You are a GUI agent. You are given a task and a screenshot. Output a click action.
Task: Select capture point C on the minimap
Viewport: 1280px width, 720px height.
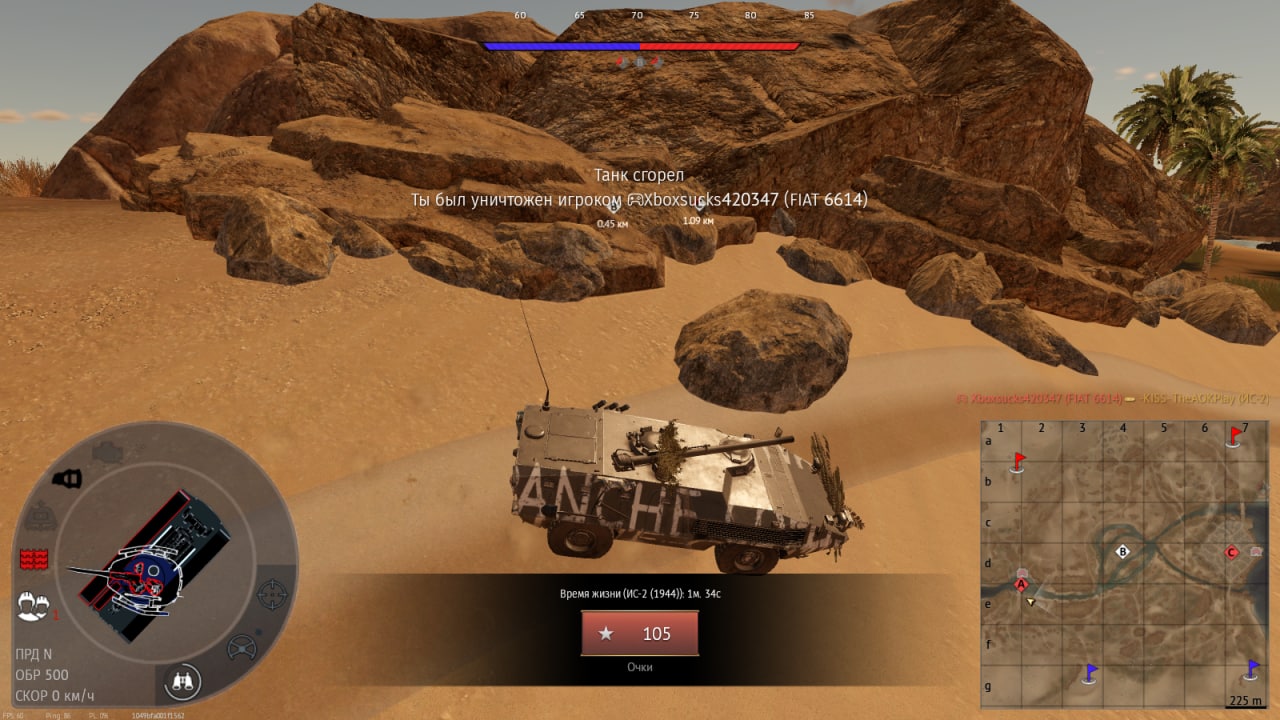1232,551
